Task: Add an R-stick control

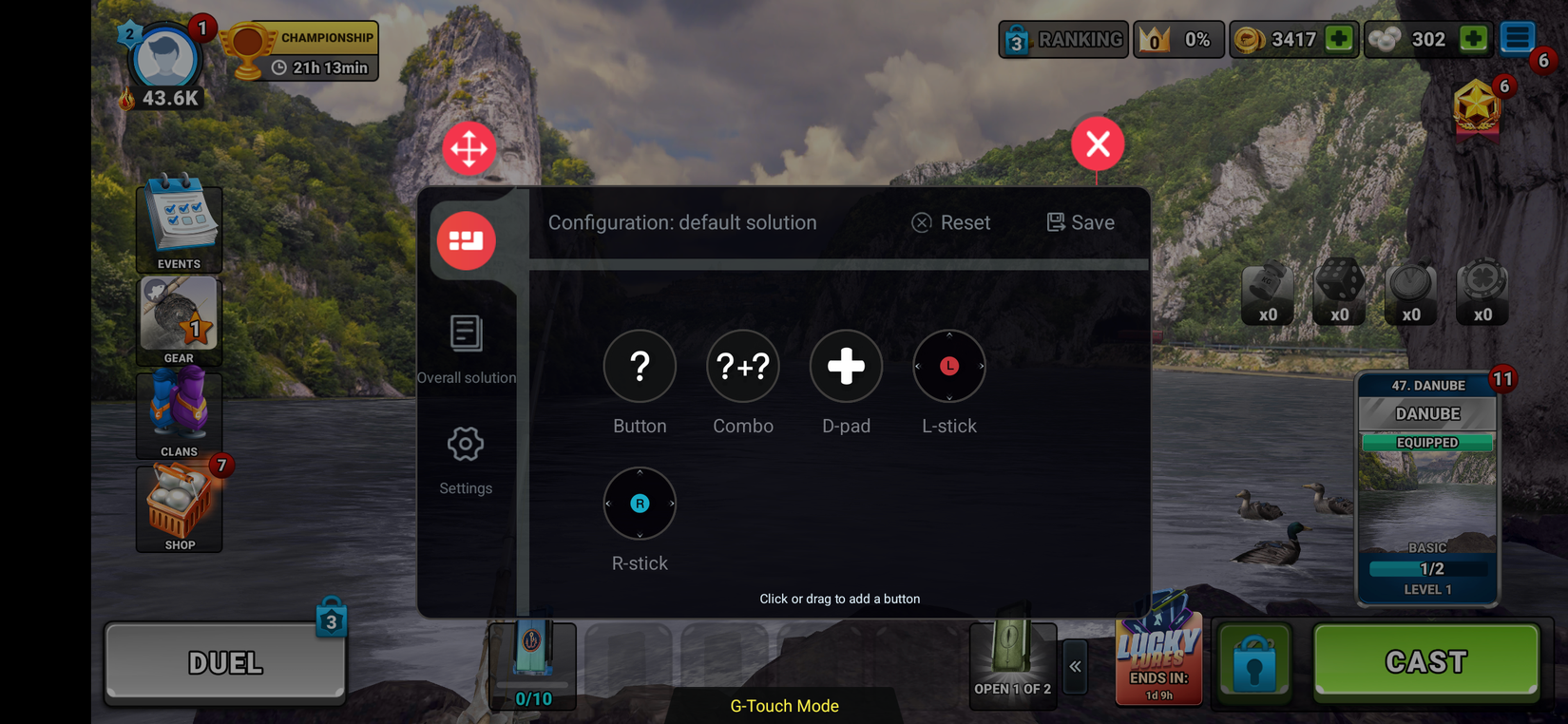Action: tap(640, 503)
